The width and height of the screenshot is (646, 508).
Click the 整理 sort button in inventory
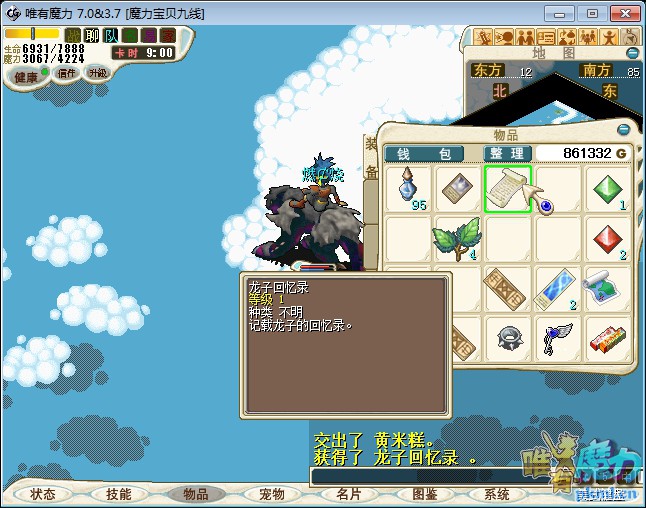[507, 153]
